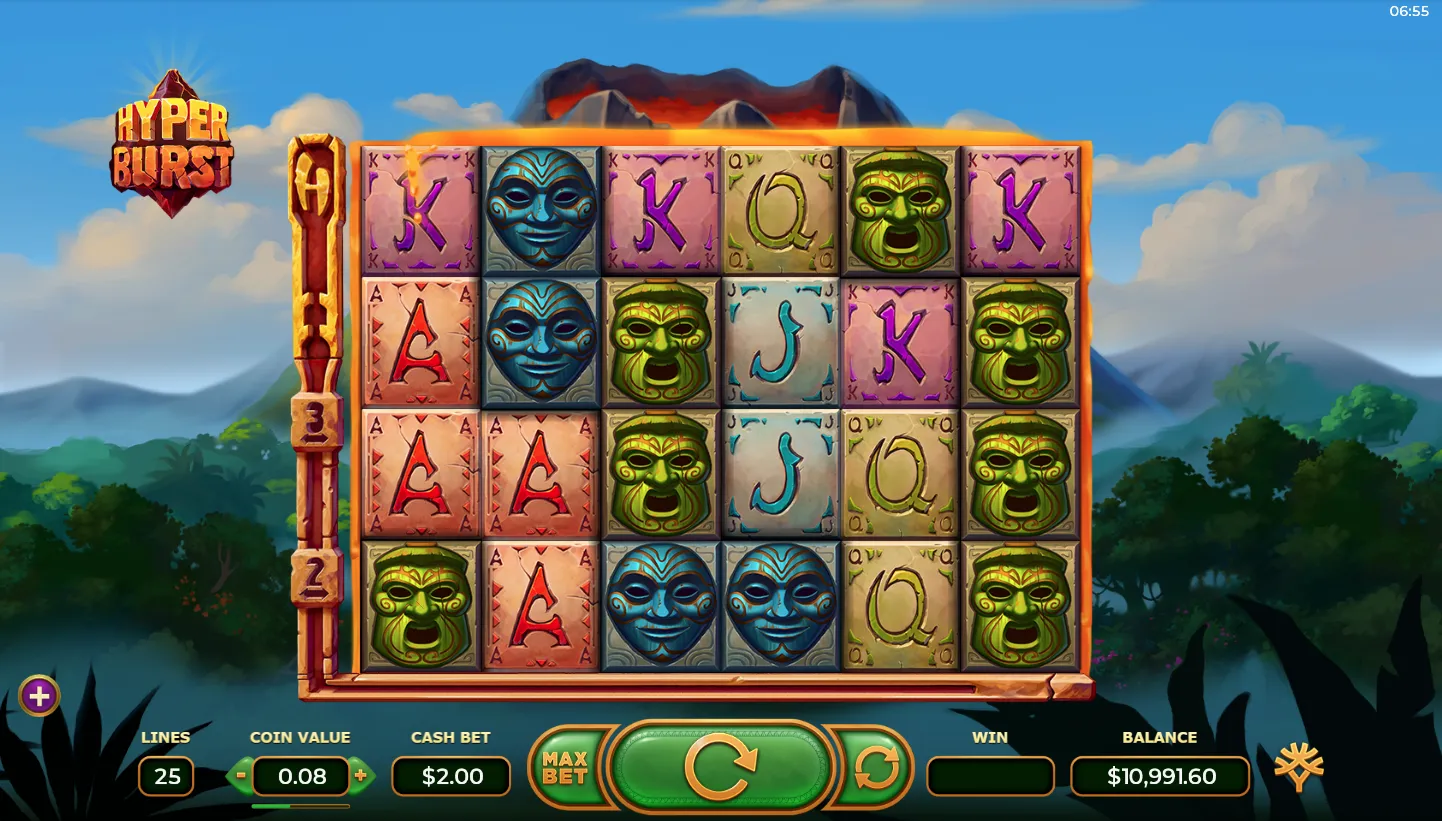This screenshot has height=821, width=1442.
Task: Open the purple plus menu button
Action: 39,695
